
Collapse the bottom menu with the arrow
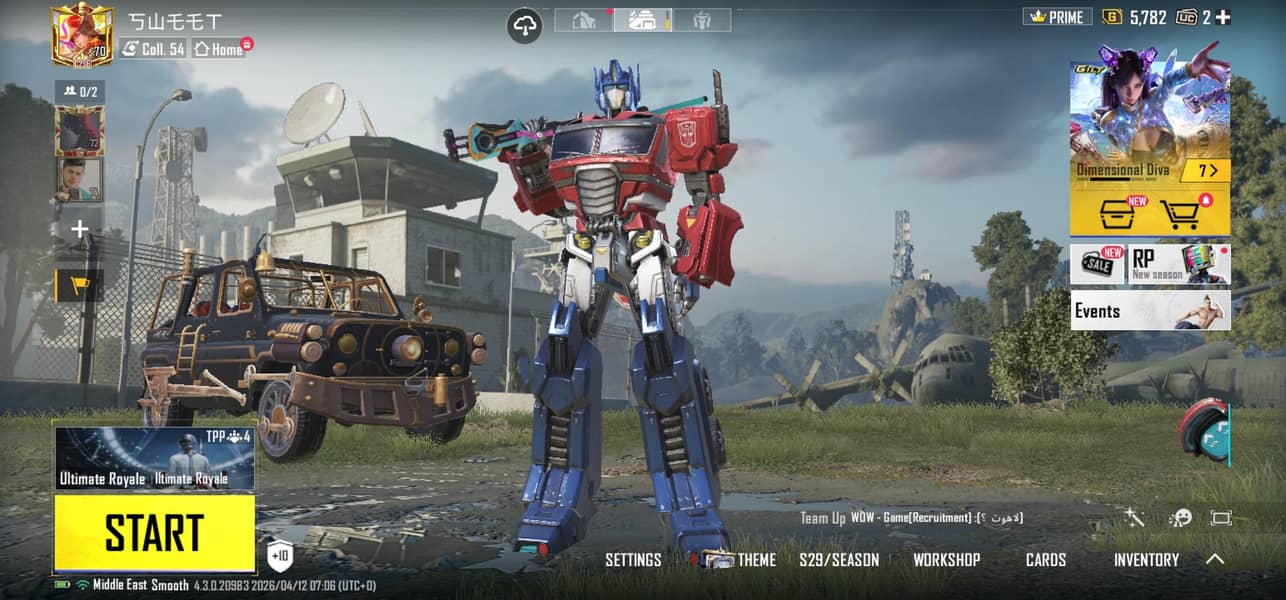click(x=1215, y=560)
